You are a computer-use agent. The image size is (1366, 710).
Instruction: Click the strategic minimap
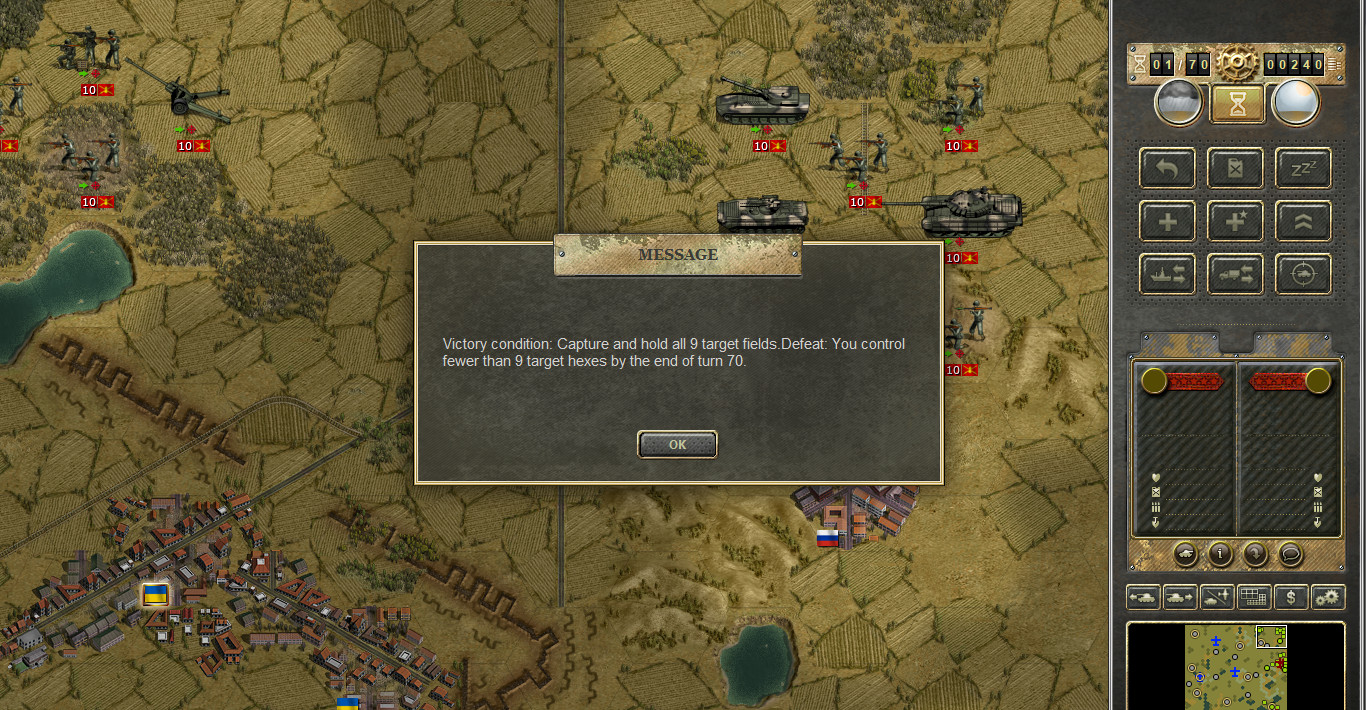(x=1236, y=666)
